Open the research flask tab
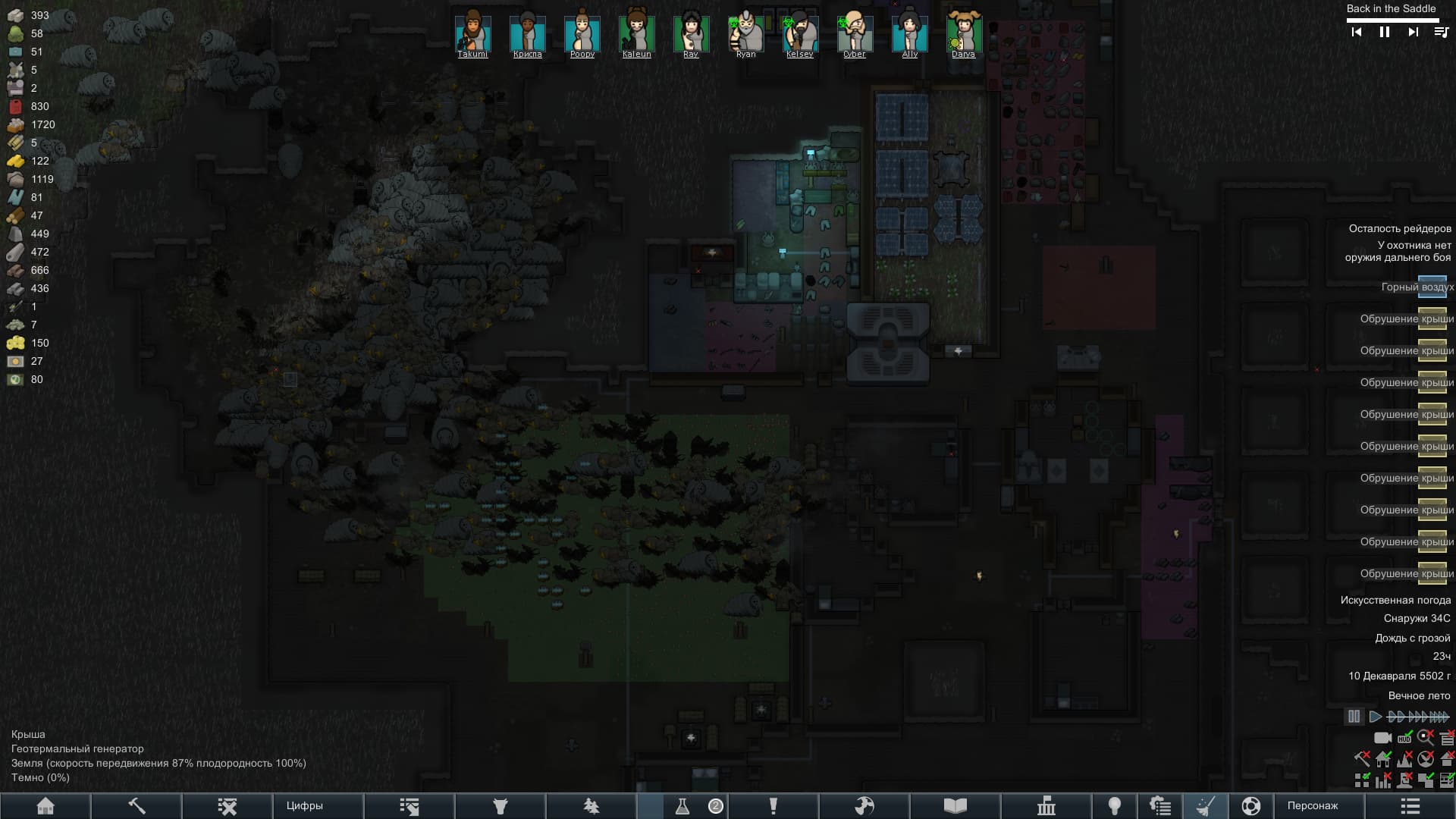Screen dimensions: 1456x819 [x=682, y=805]
